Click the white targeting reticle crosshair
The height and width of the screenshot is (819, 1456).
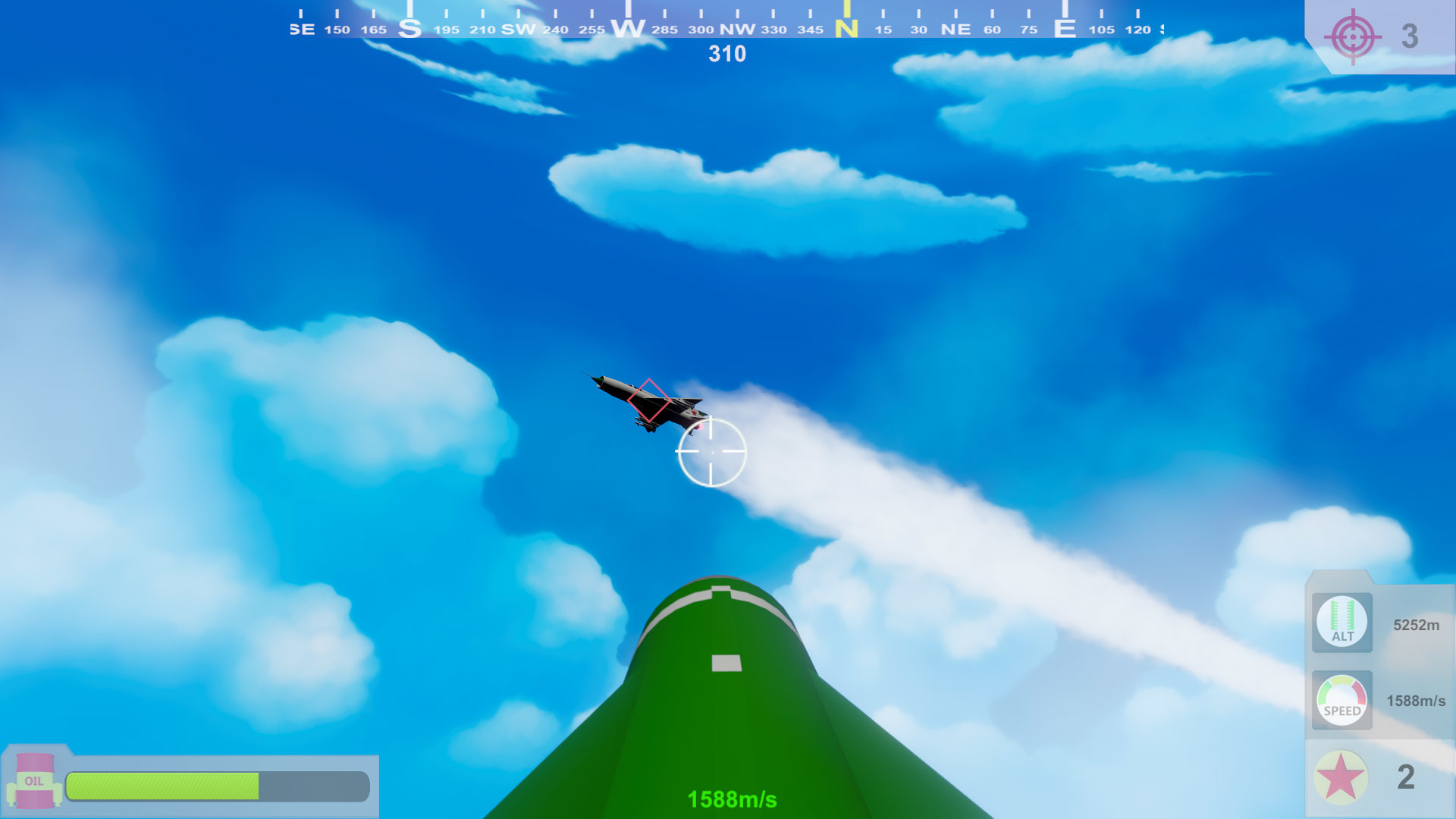pos(711,452)
